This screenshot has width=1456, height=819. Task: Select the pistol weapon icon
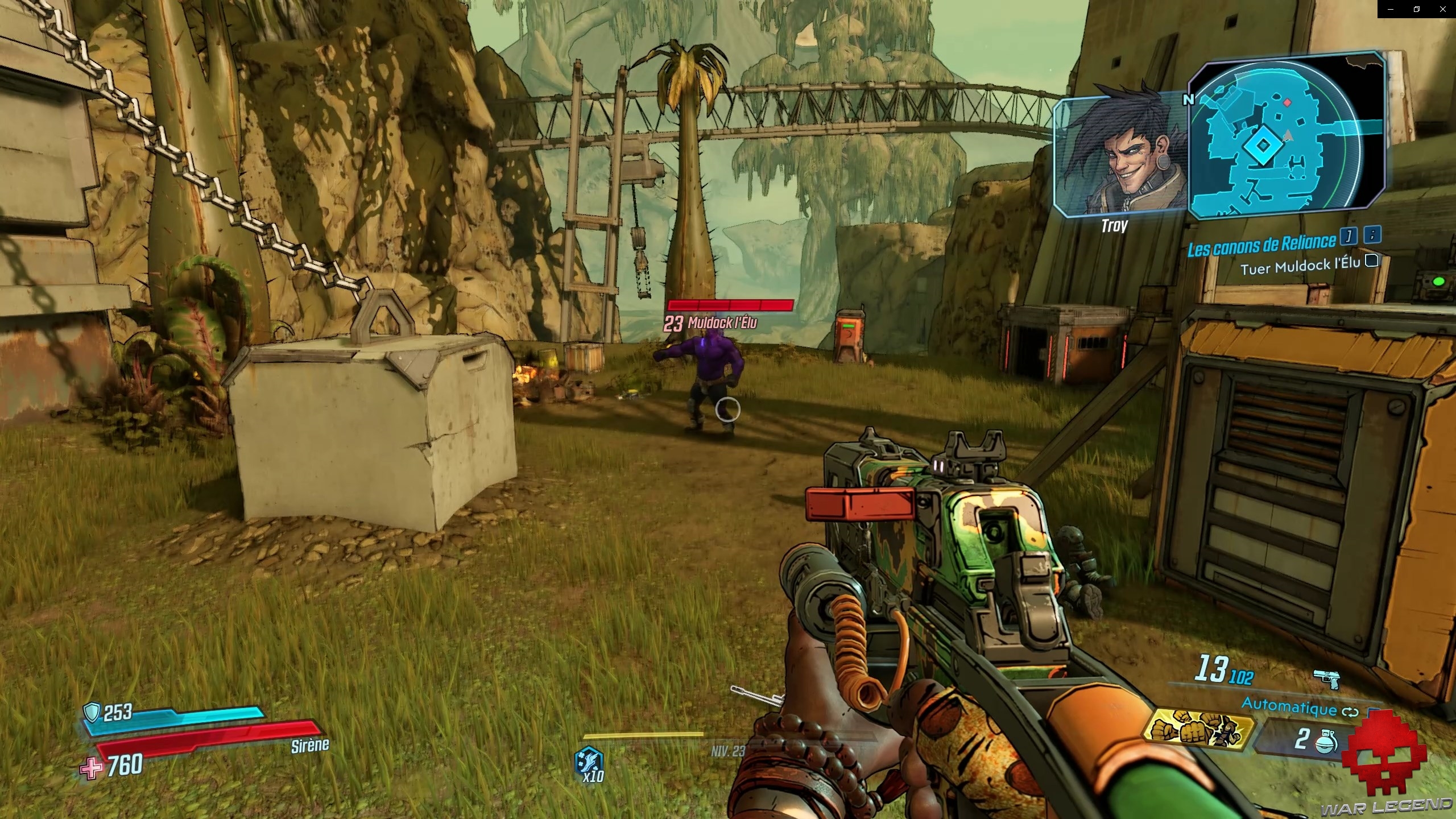(x=1327, y=678)
